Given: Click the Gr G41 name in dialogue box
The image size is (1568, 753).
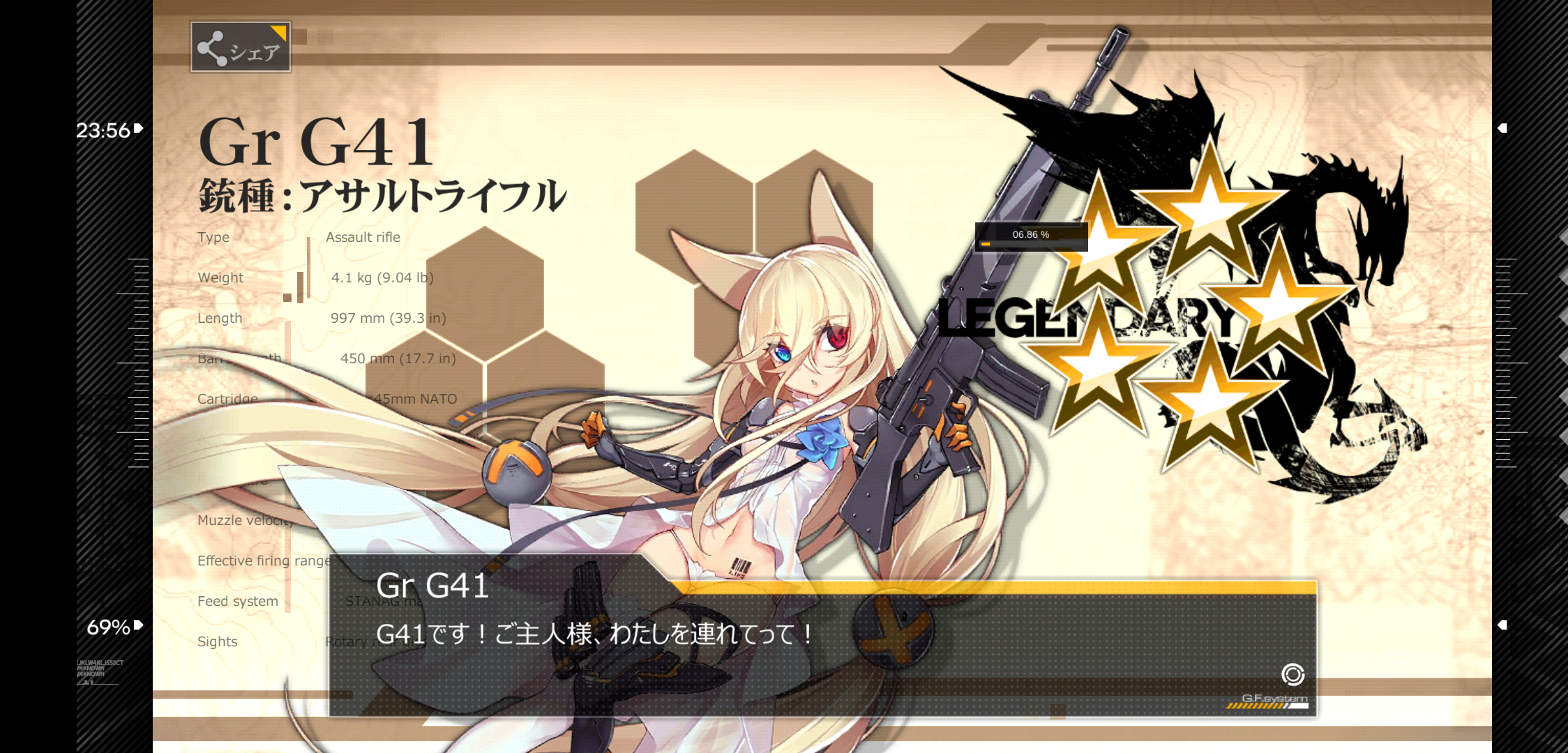Looking at the screenshot, I should coord(432,588).
